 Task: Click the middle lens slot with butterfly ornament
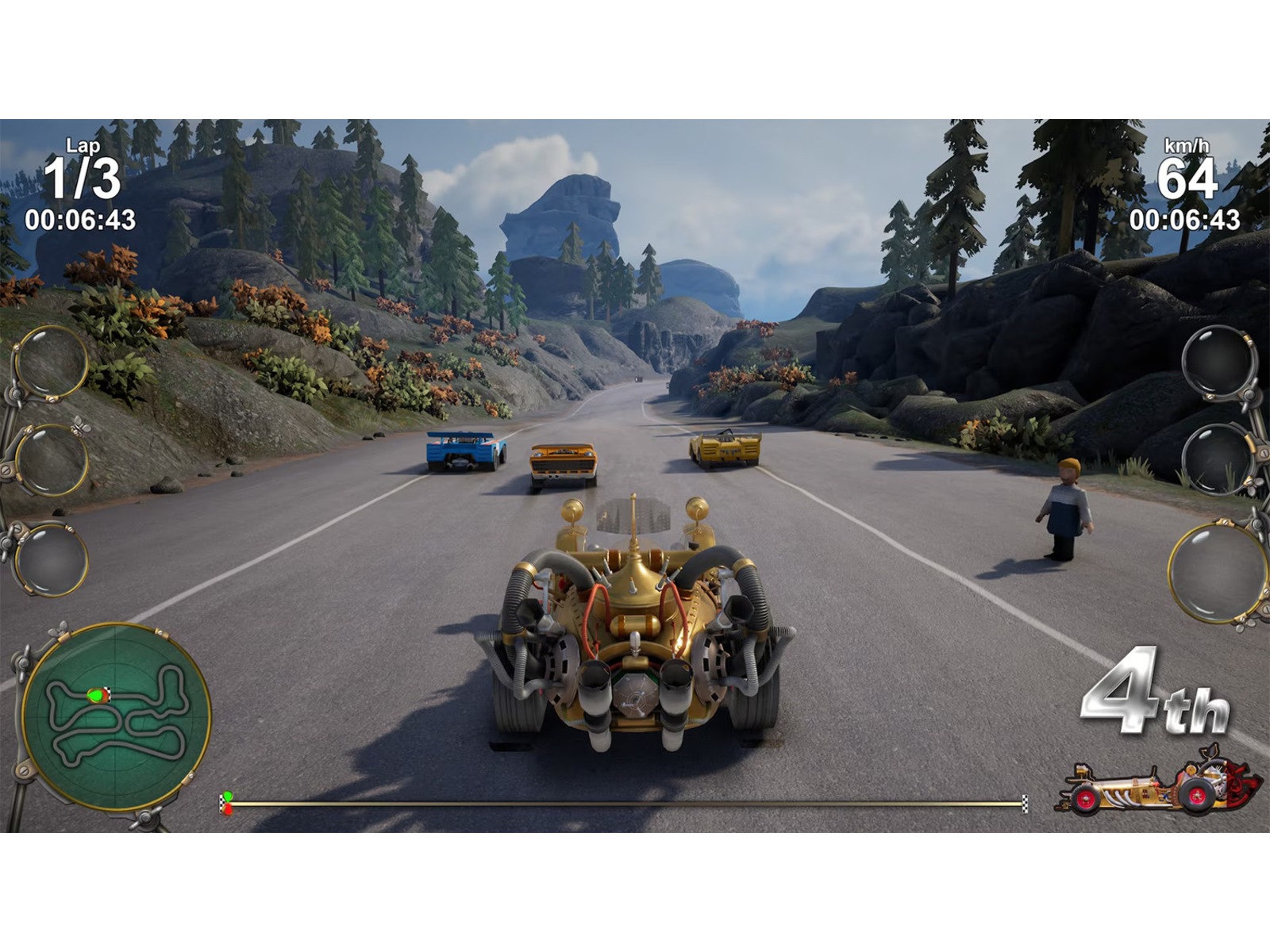[x=52, y=460]
